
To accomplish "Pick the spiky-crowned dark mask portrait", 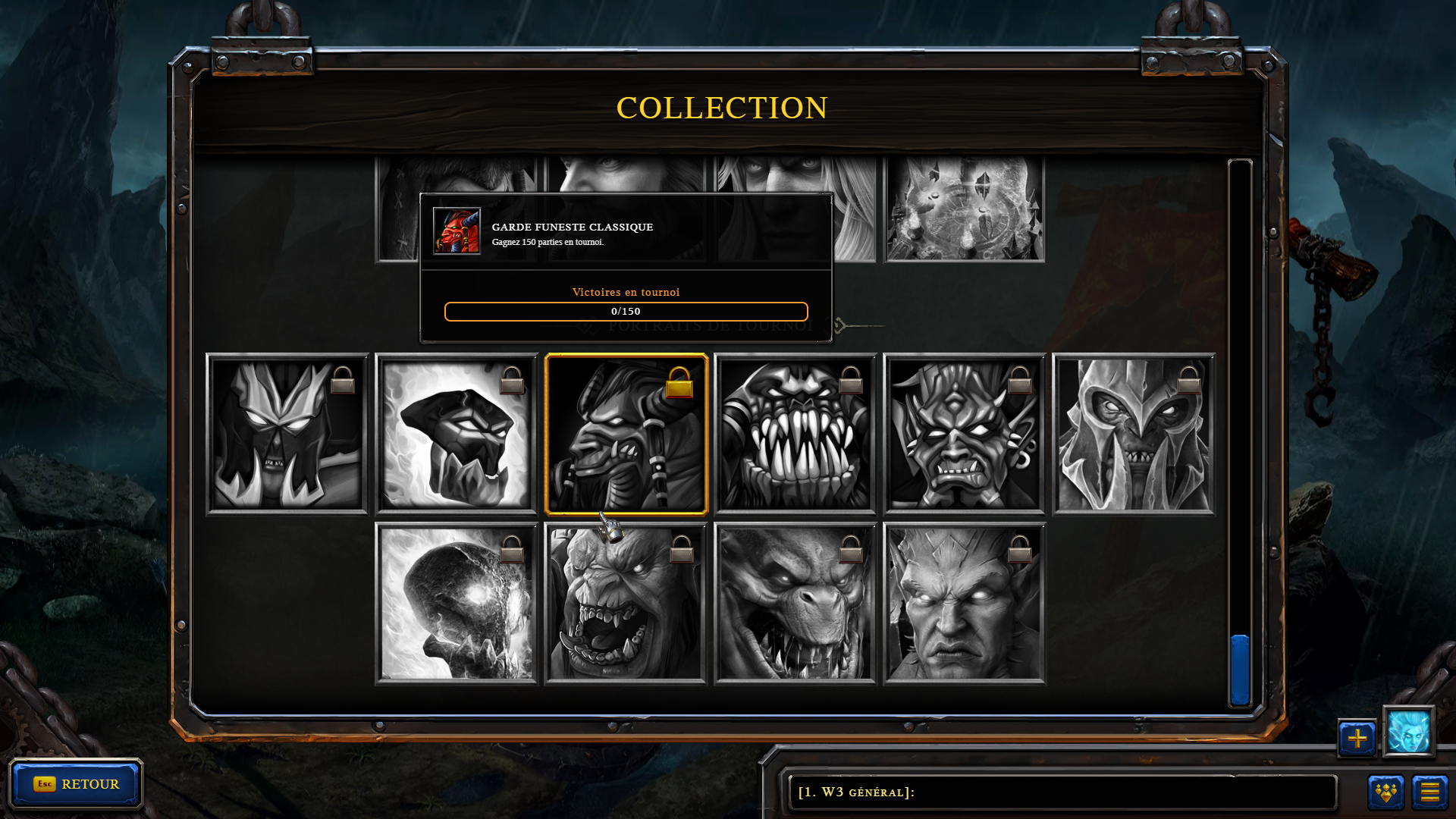I will [x=287, y=434].
